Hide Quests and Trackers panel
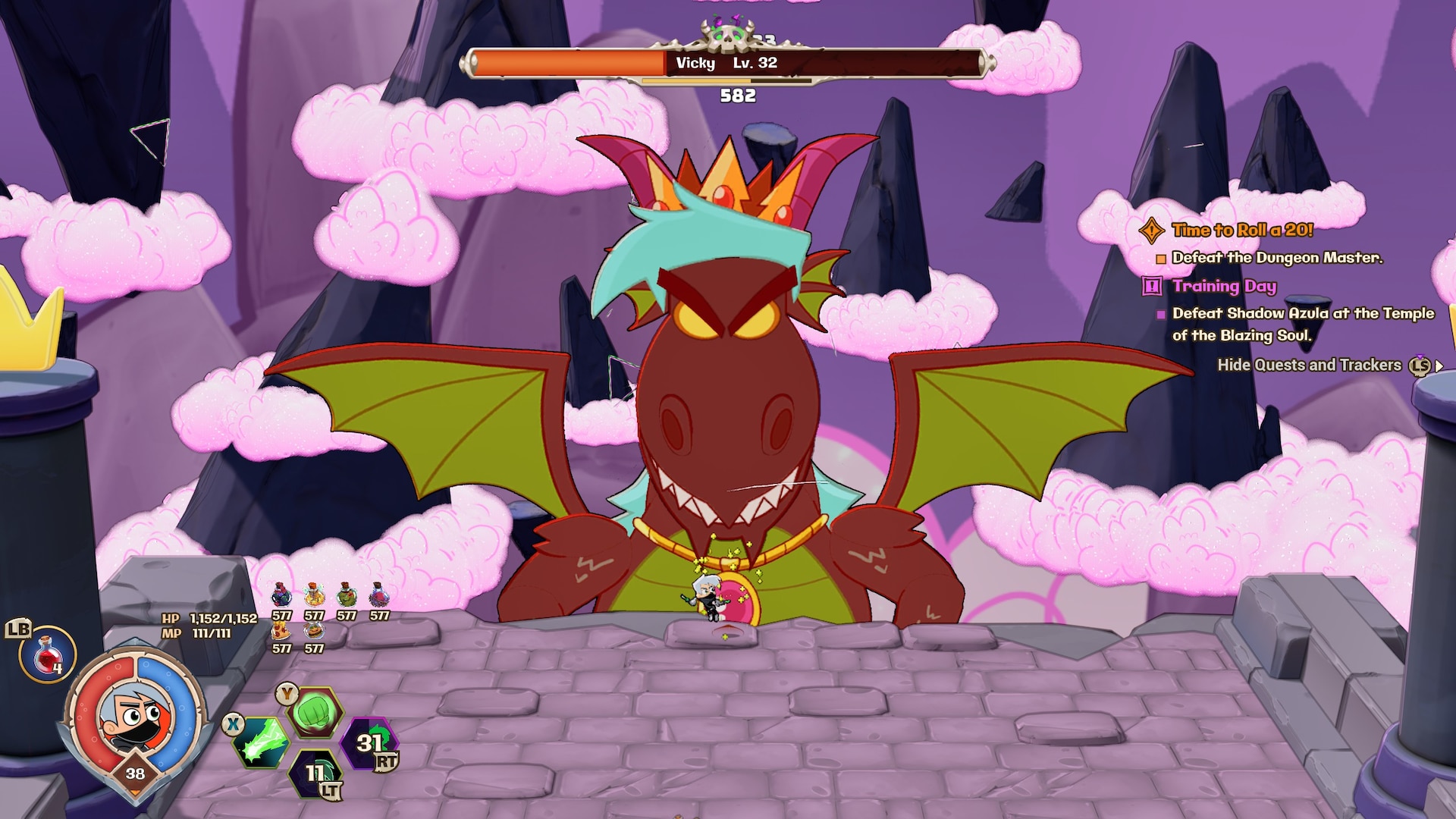Screen dimensions: 1456x819 1309,366
